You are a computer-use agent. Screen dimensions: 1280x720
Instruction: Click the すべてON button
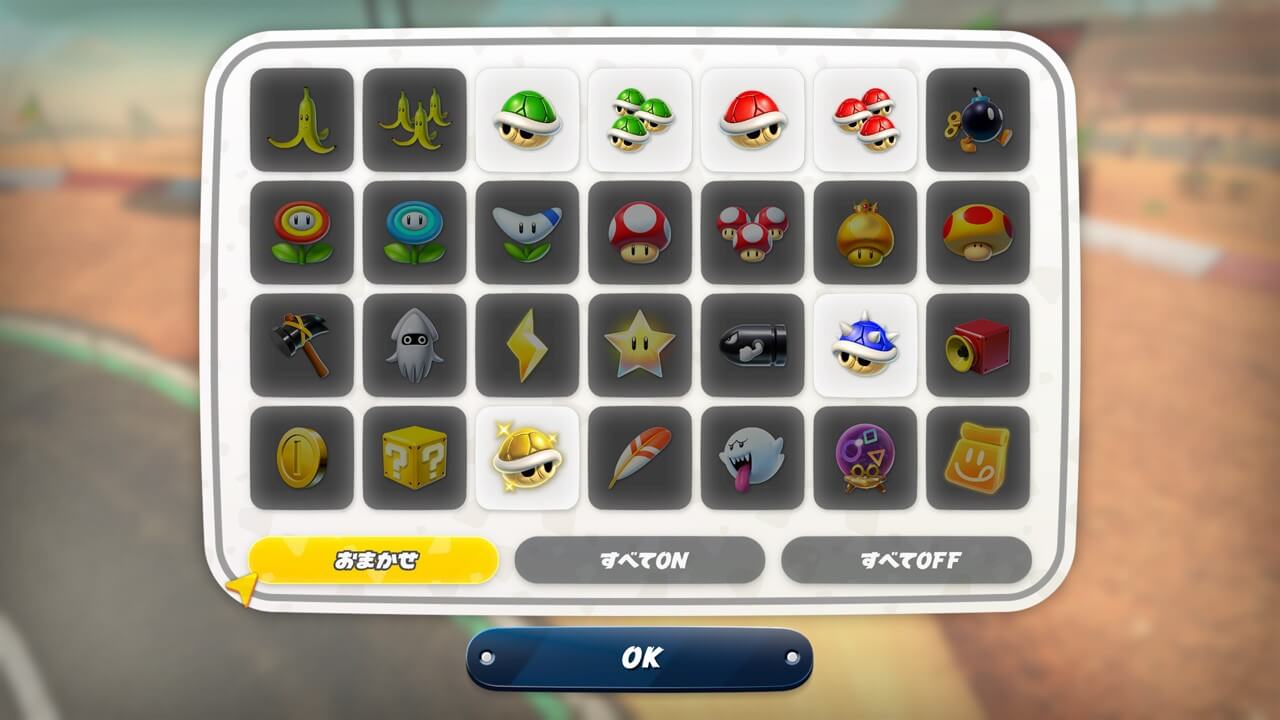641,559
